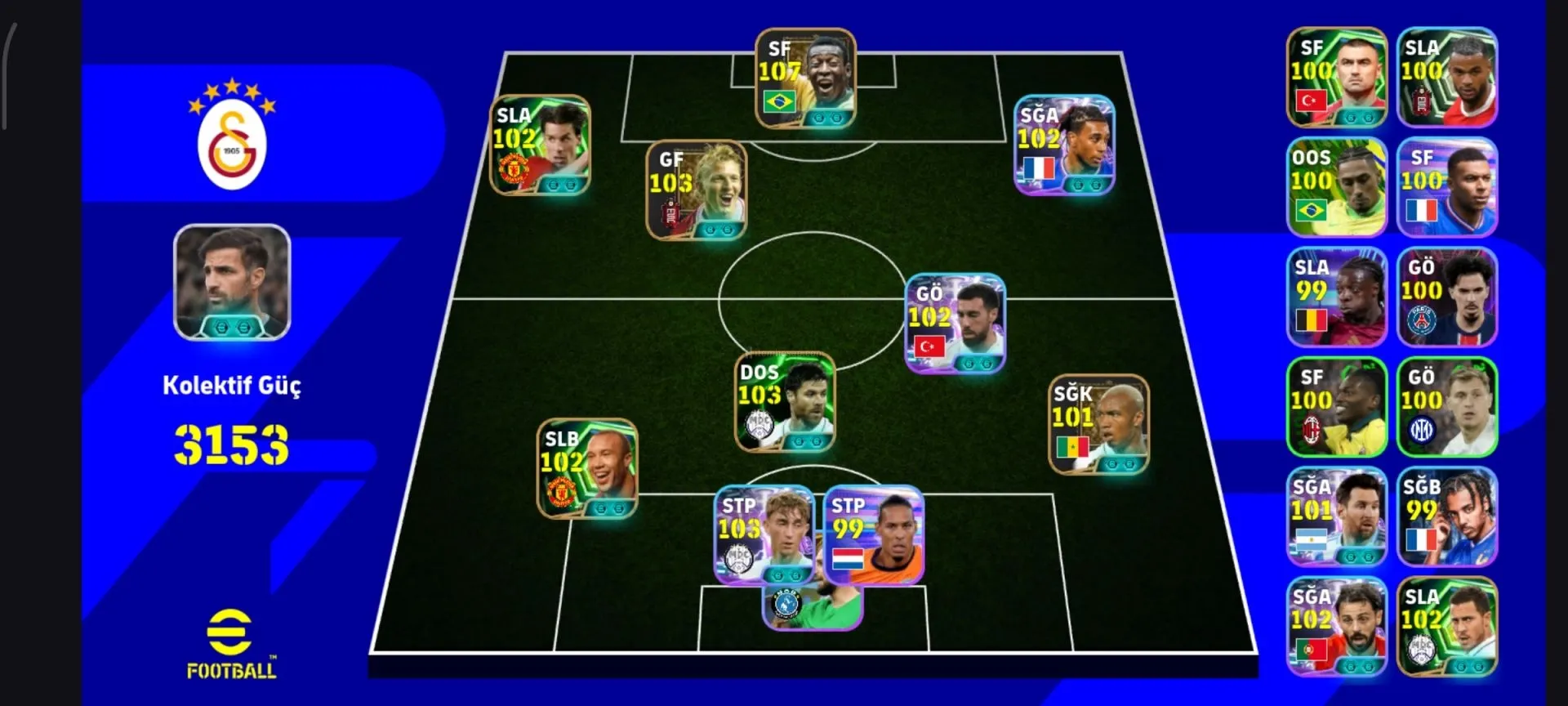Image resolution: width=1568 pixels, height=706 pixels.
Task: Pick the SĞA 102 France winger card
Action: (x=1064, y=145)
